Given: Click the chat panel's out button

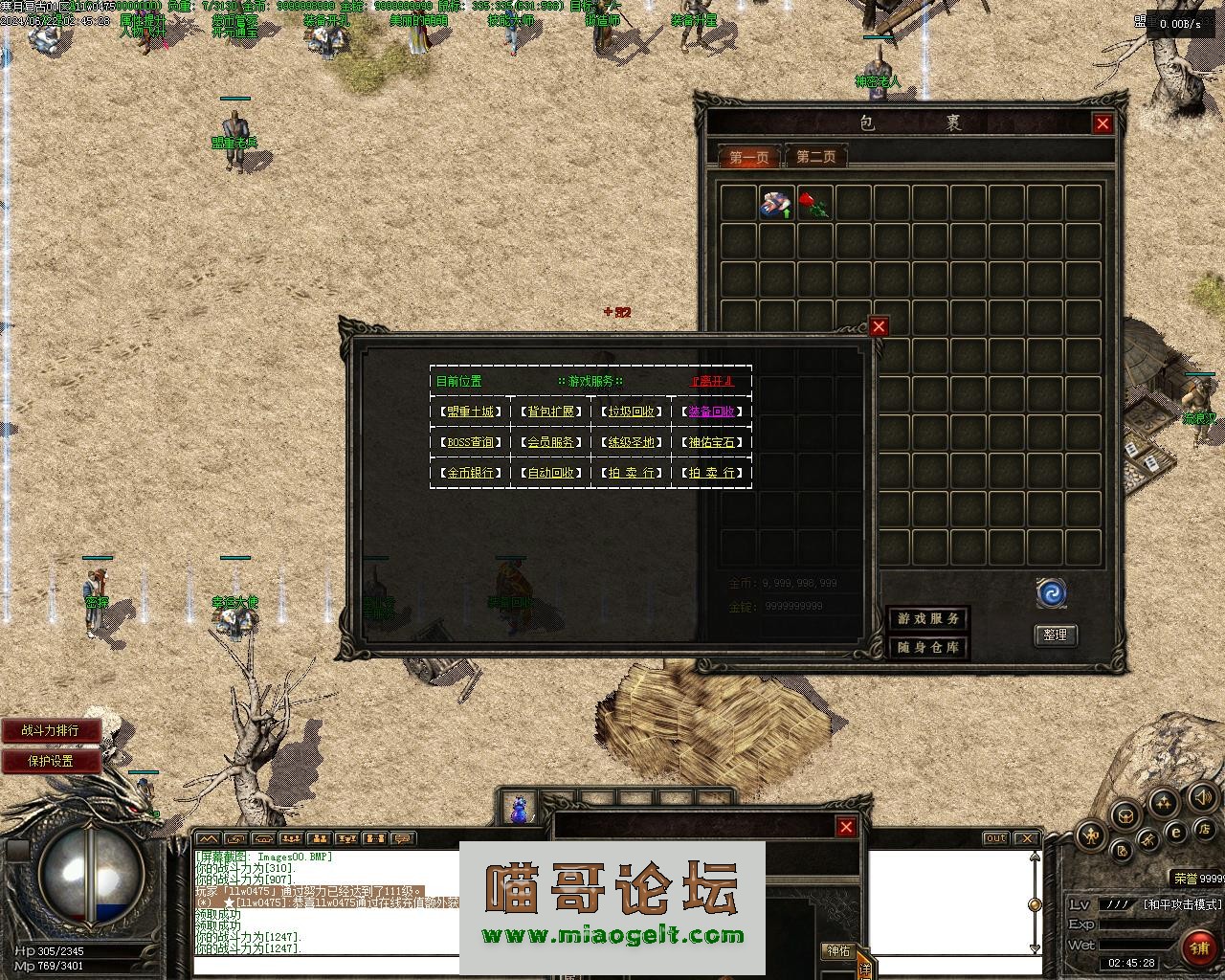Looking at the screenshot, I should [x=995, y=838].
